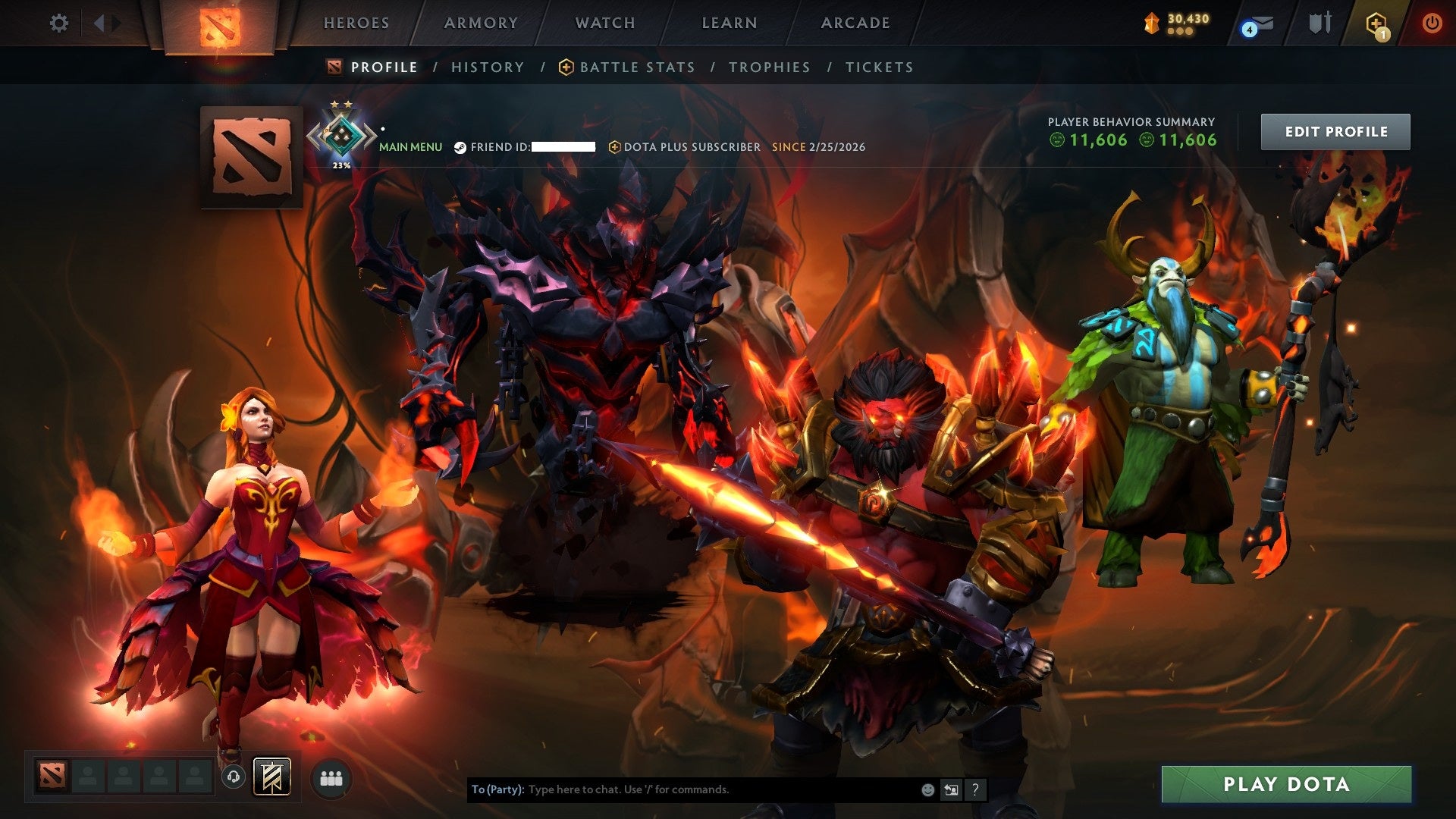Viewport: 1456px width, 819px height.
Task: Click the EDIT PROFILE button
Action: tap(1335, 130)
